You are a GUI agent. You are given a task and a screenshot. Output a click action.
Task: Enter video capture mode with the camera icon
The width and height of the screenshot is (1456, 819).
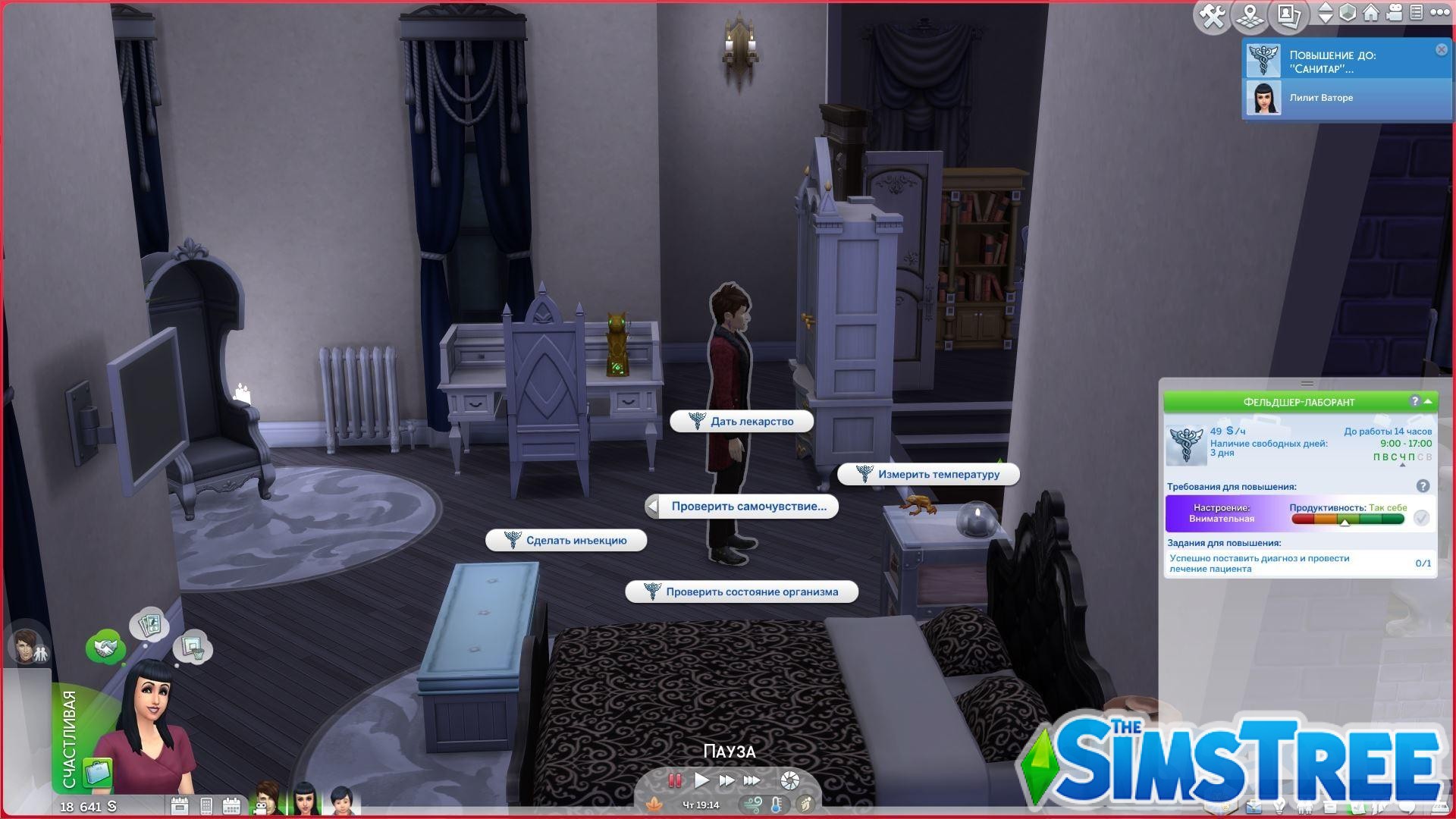click(1394, 14)
